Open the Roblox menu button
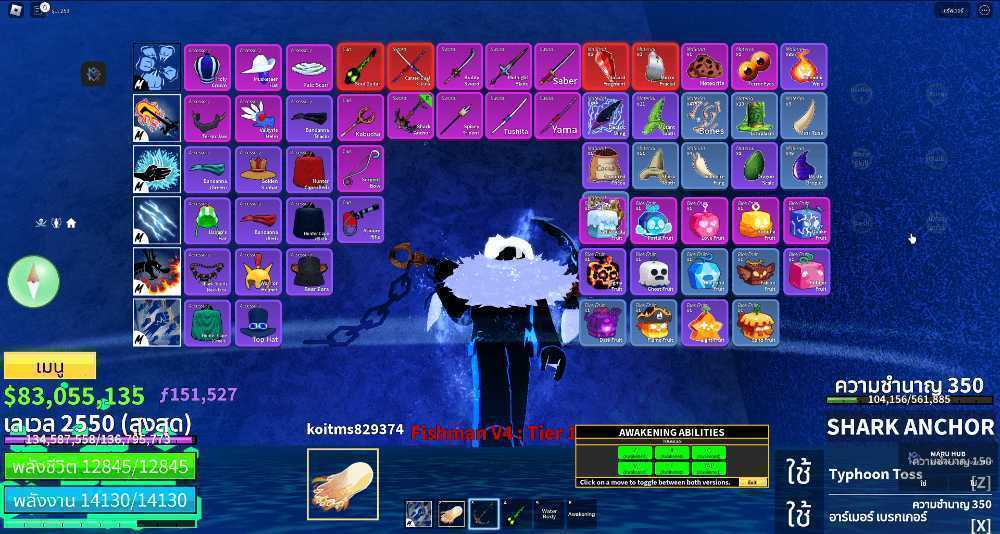Viewport: 1000px width, 534px height. pyautogui.click(x=13, y=10)
